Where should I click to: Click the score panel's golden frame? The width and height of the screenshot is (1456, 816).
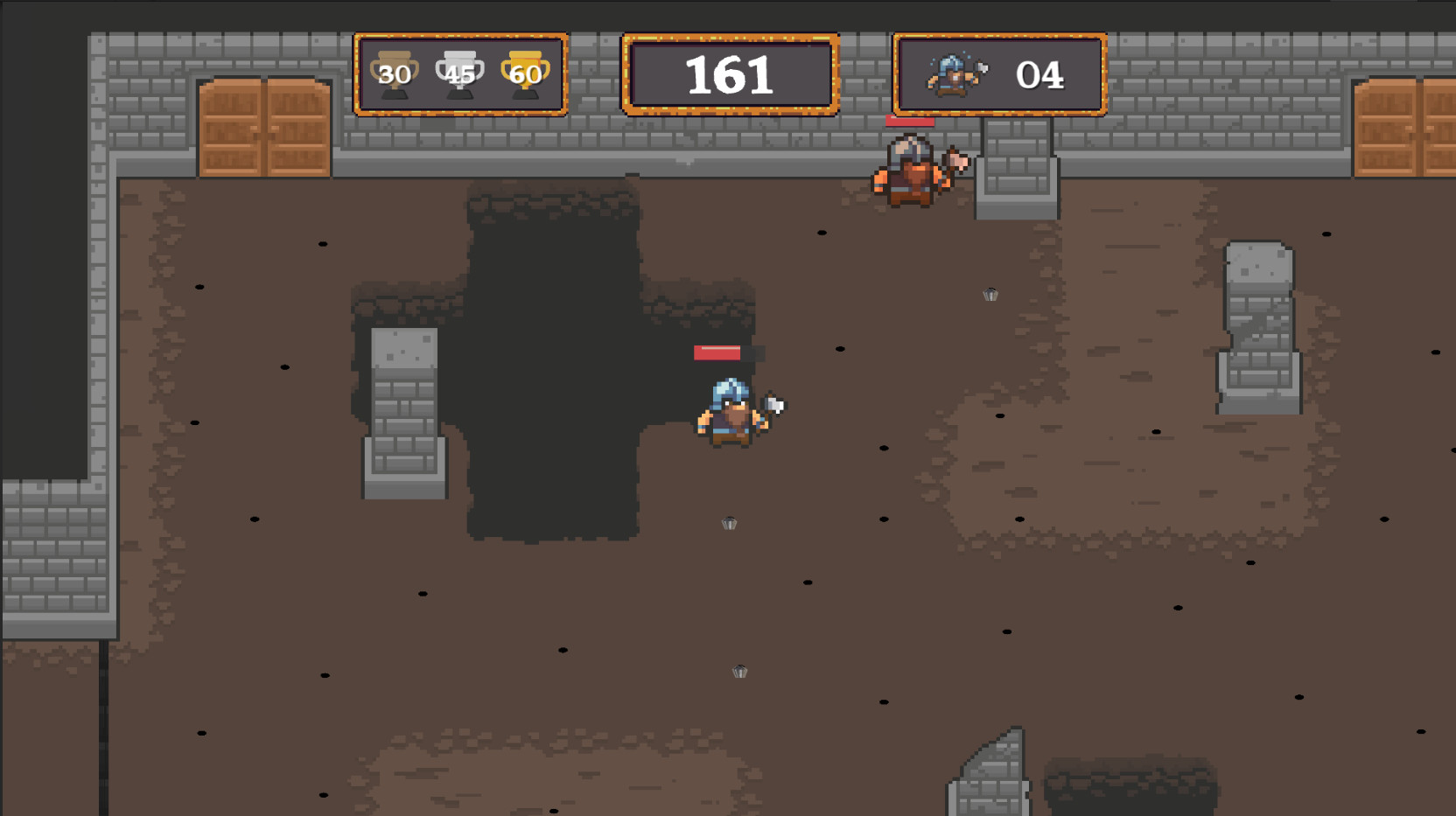point(731,37)
